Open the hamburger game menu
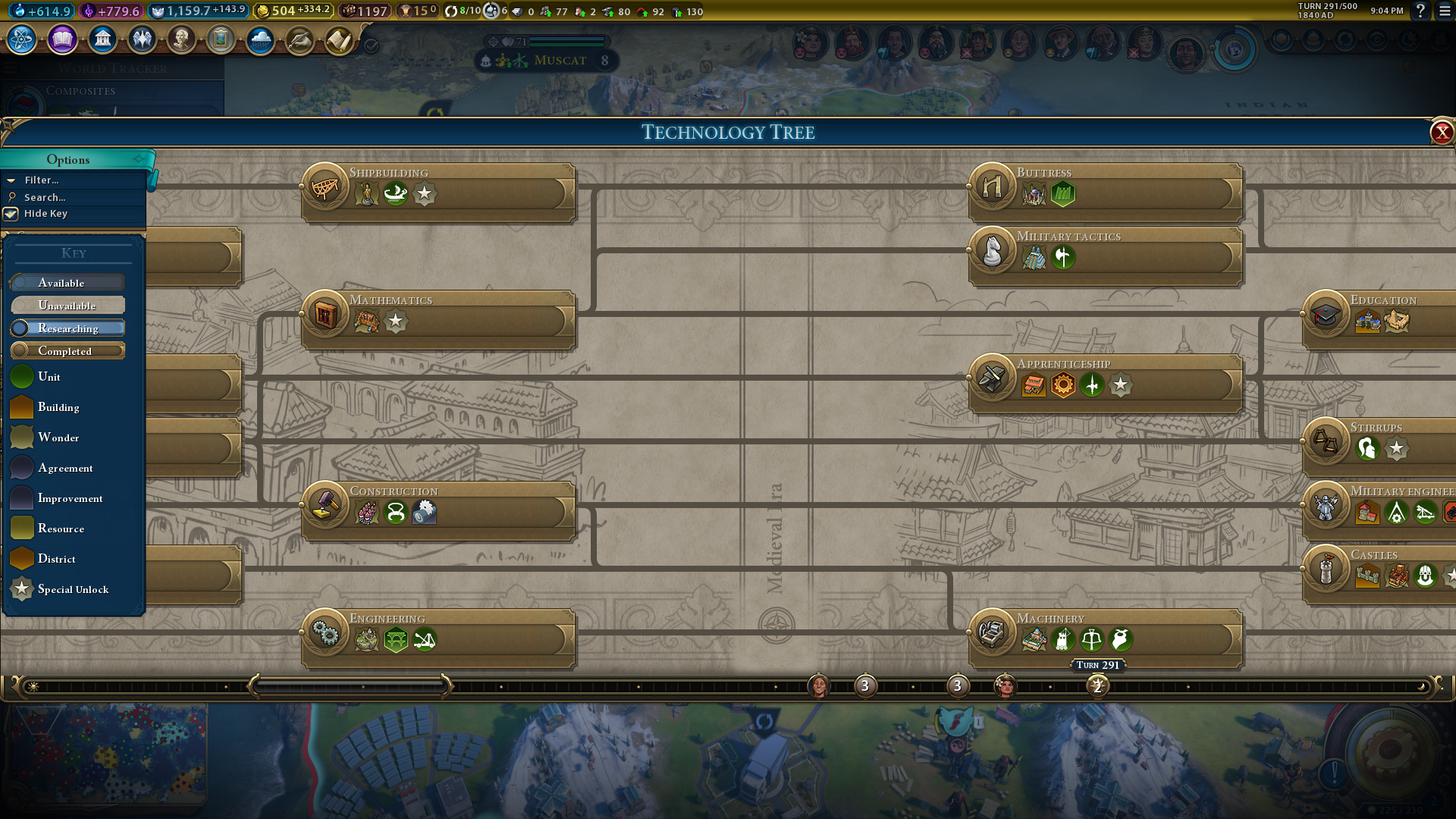The width and height of the screenshot is (1456, 819). click(1445, 11)
